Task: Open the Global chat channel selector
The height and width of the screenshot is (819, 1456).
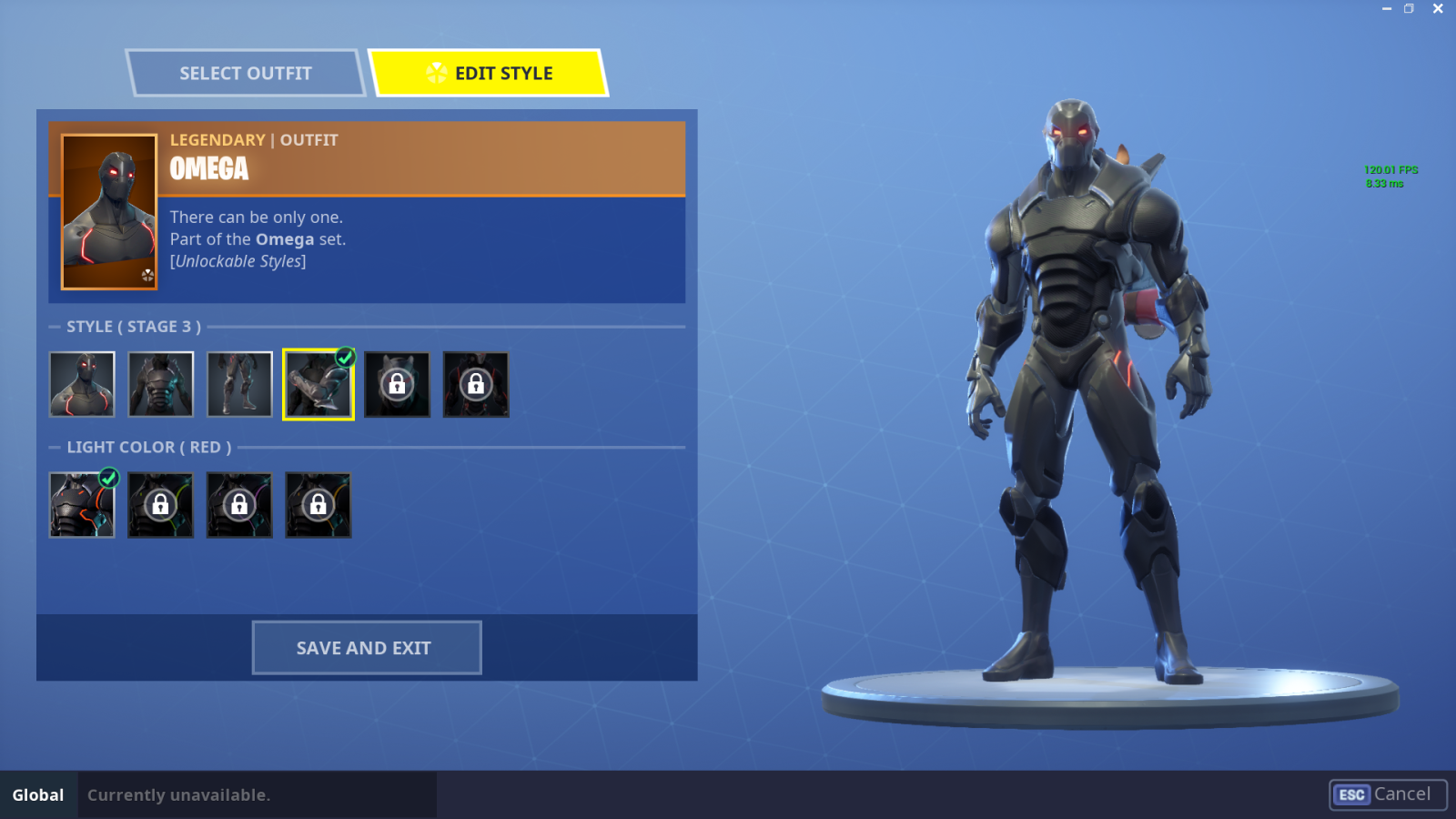Action: pyautogui.click(x=37, y=794)
